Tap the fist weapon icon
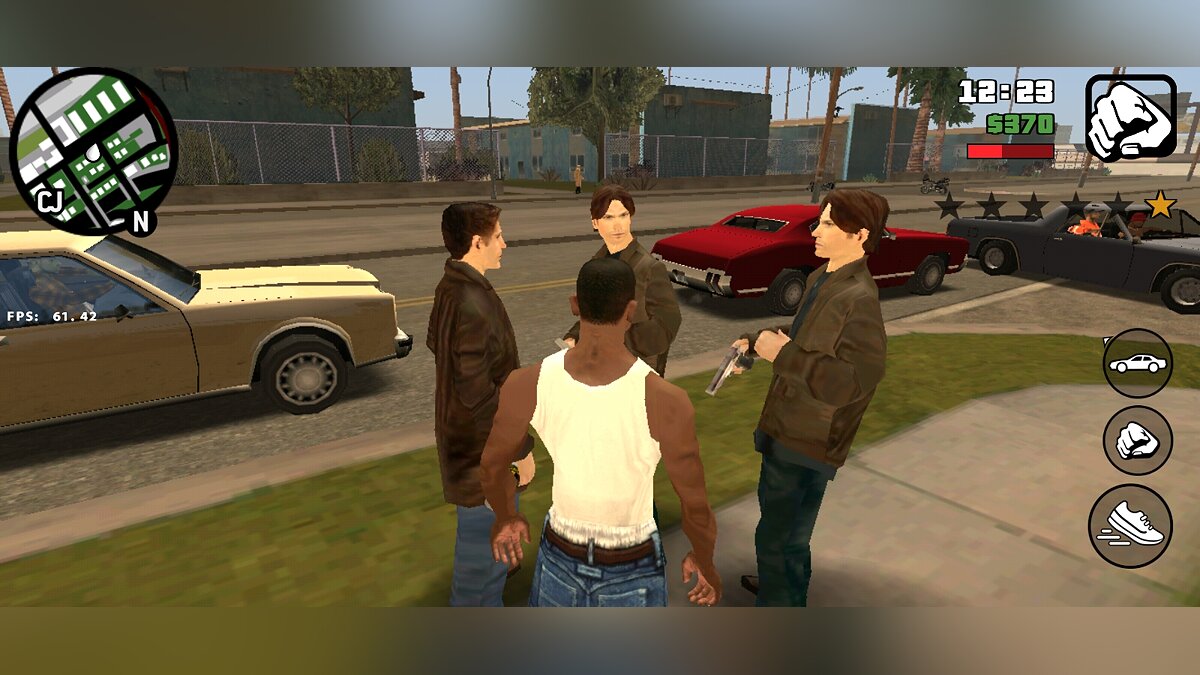Viewport: 1200px width, 675px height. click(1130, 118)
